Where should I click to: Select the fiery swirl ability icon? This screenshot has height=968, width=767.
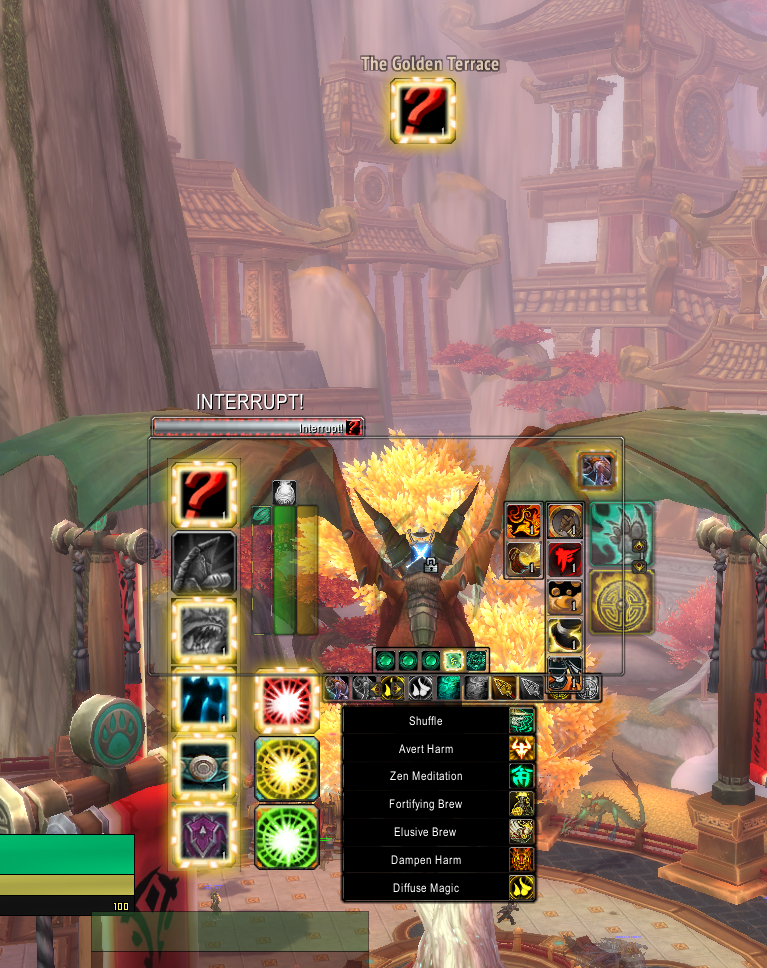(523, 520)
